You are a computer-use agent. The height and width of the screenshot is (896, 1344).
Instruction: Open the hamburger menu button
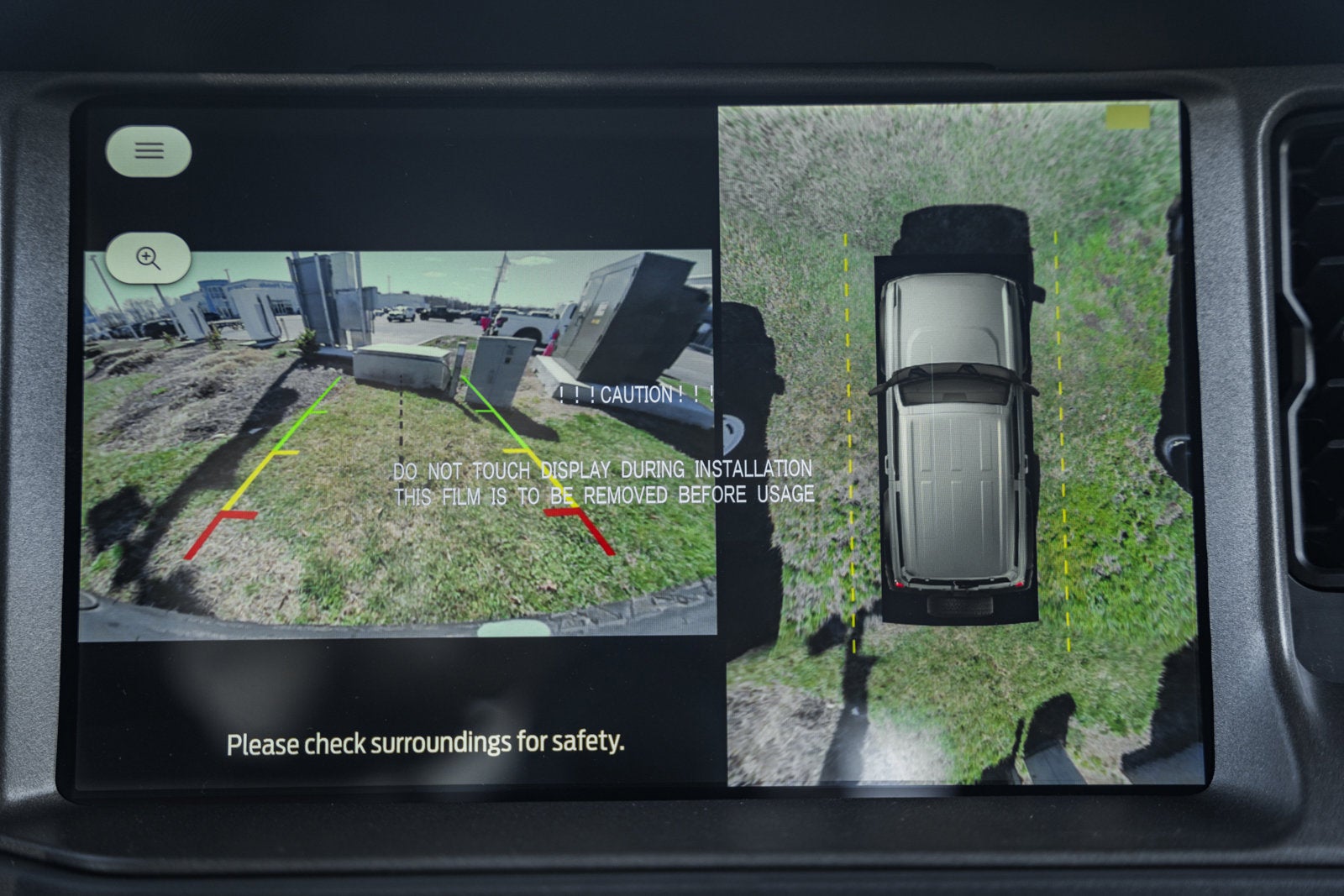point(149,151)
